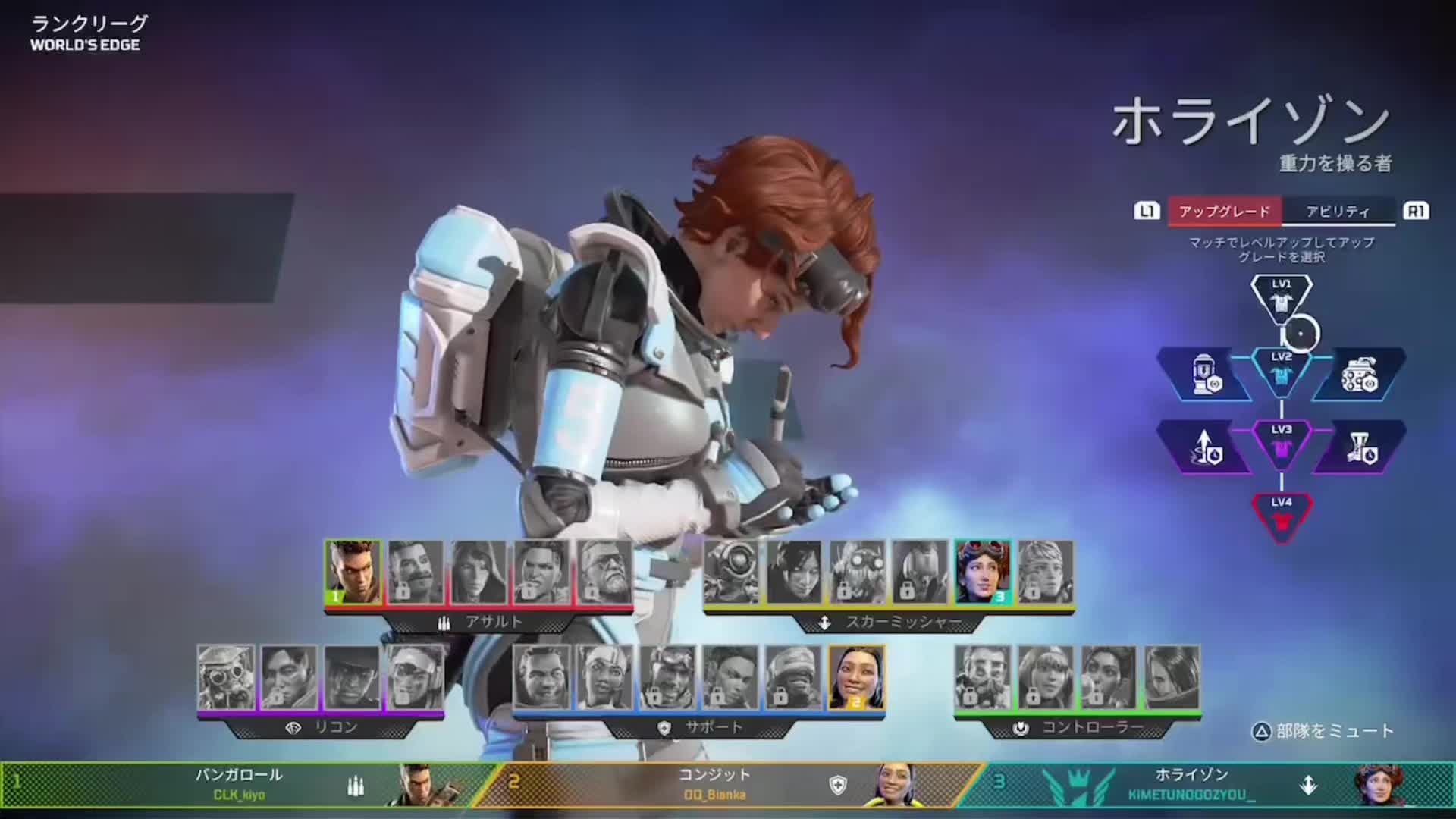Open CLK_kiyo's Bangalore squad banner
Viewport: 1456px width, 819px height.
tap(243, 785)
